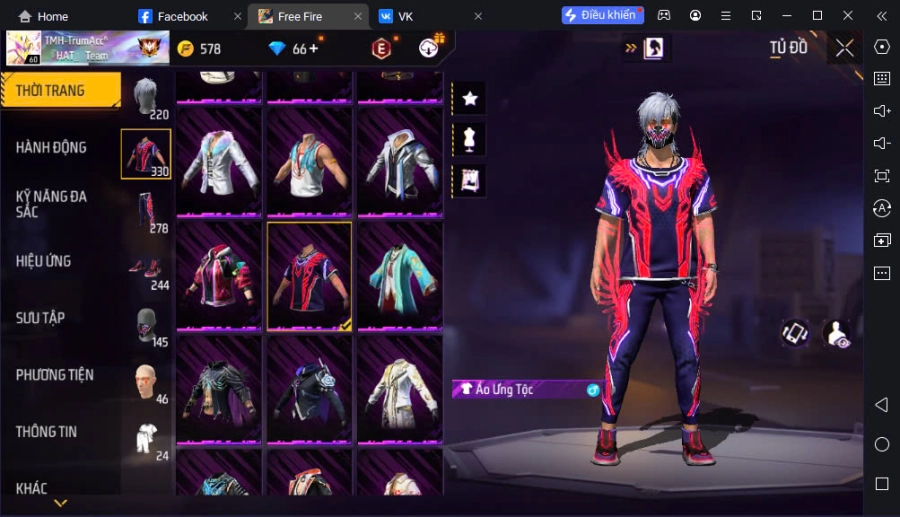Close the Tủ Đồ wardrobe screen
Viewport: 900px width, 517px height.
(x=845, y=48)
